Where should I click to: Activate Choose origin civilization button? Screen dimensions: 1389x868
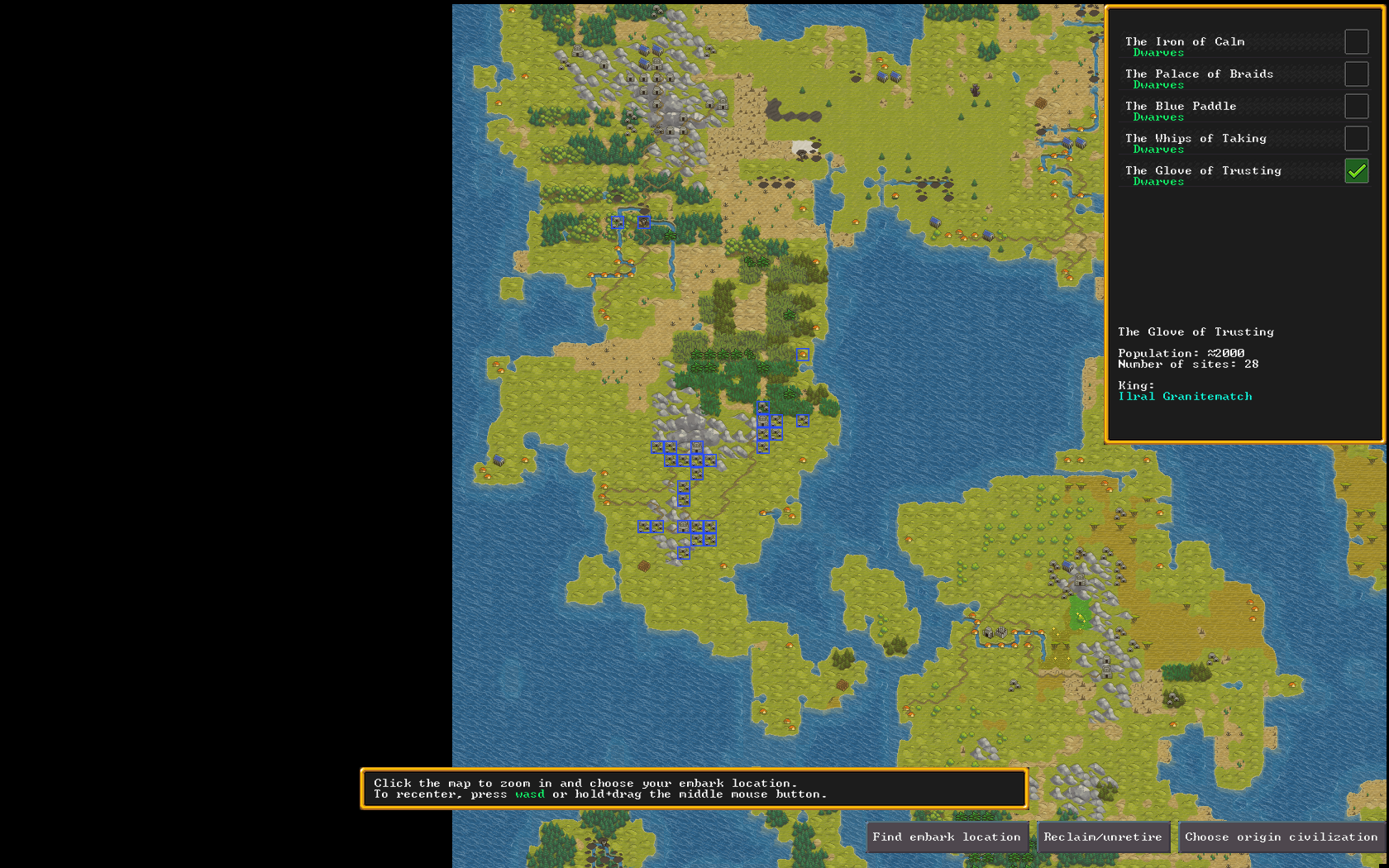pyautogui.click(x=1281, y=837)
